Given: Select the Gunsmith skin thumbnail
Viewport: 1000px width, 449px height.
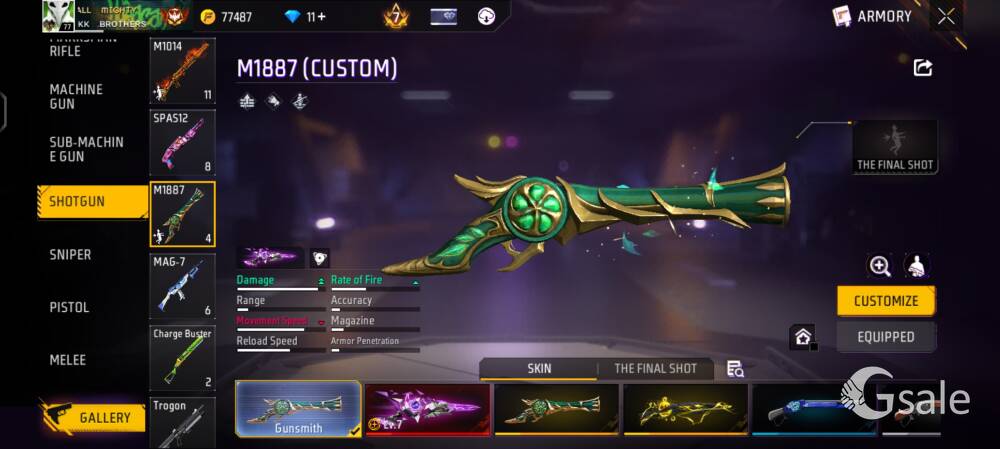Looking at the screenshot, I should click(298, 410).
